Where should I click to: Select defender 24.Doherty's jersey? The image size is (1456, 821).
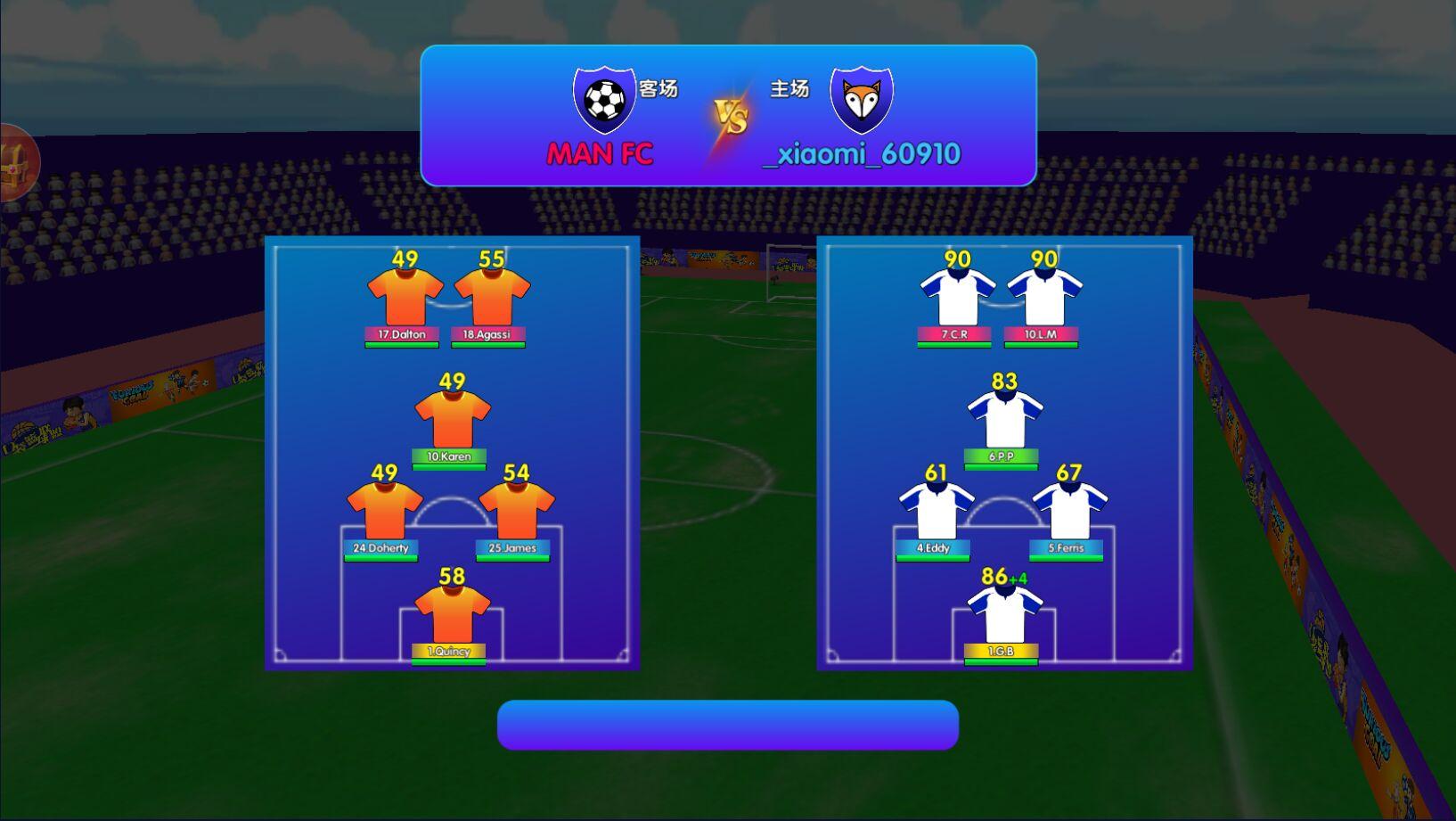(384, 511)
